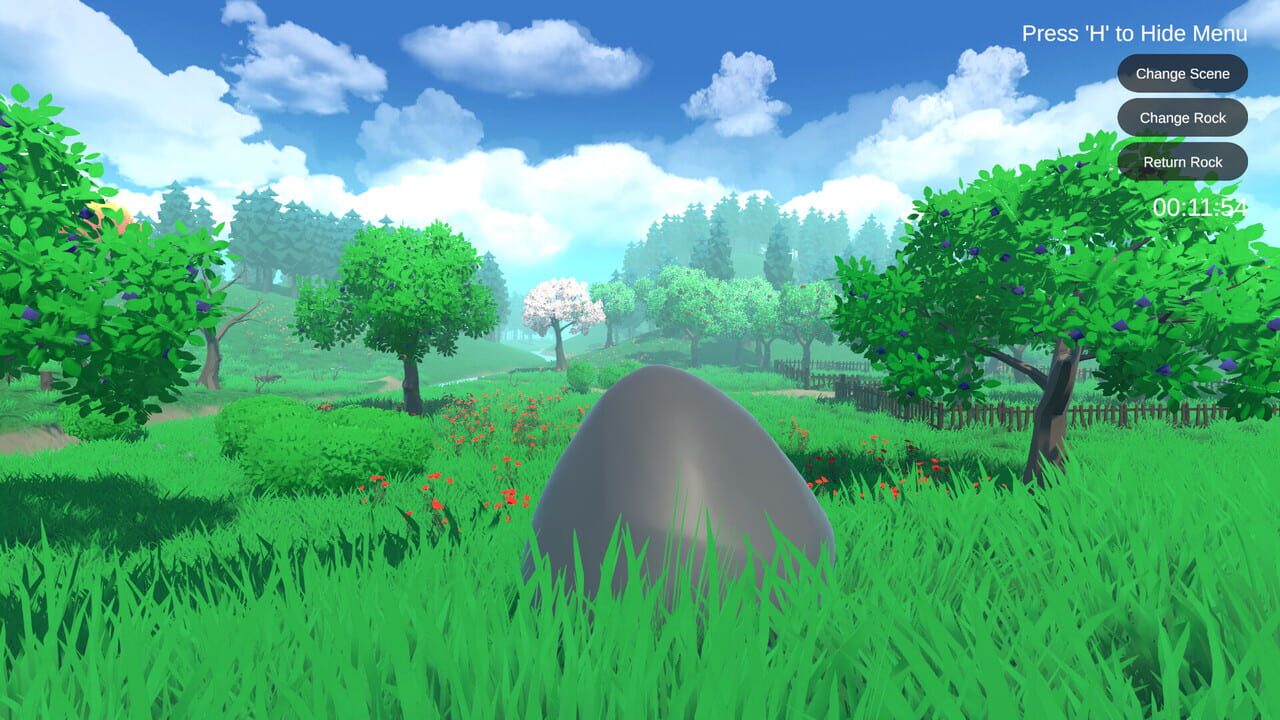
Task: Click the 'Press H to Hide Menu' text
Action: [x=1133, y=32]
